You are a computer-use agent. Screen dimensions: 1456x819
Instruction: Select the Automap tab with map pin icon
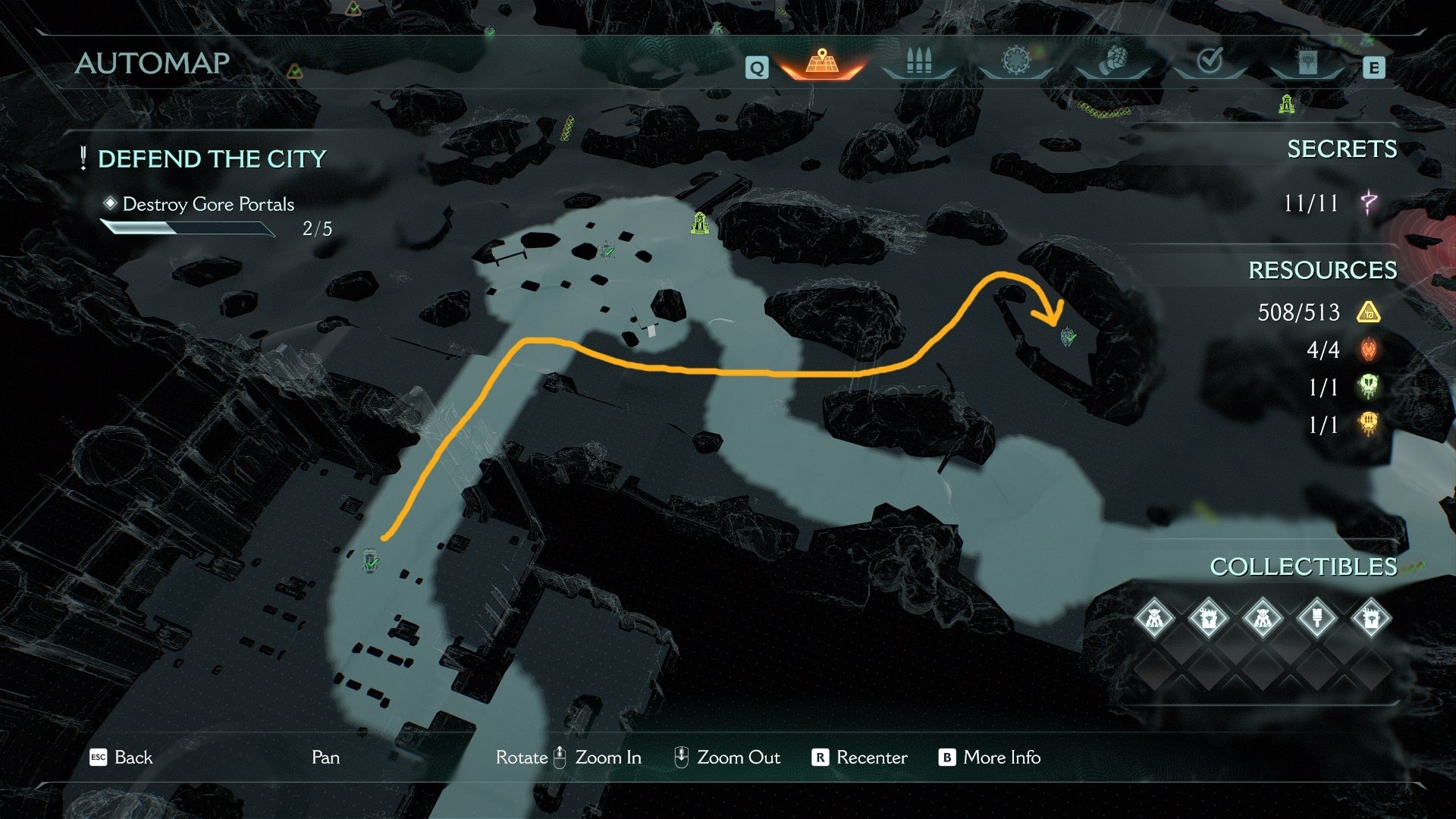coord(821,62)
